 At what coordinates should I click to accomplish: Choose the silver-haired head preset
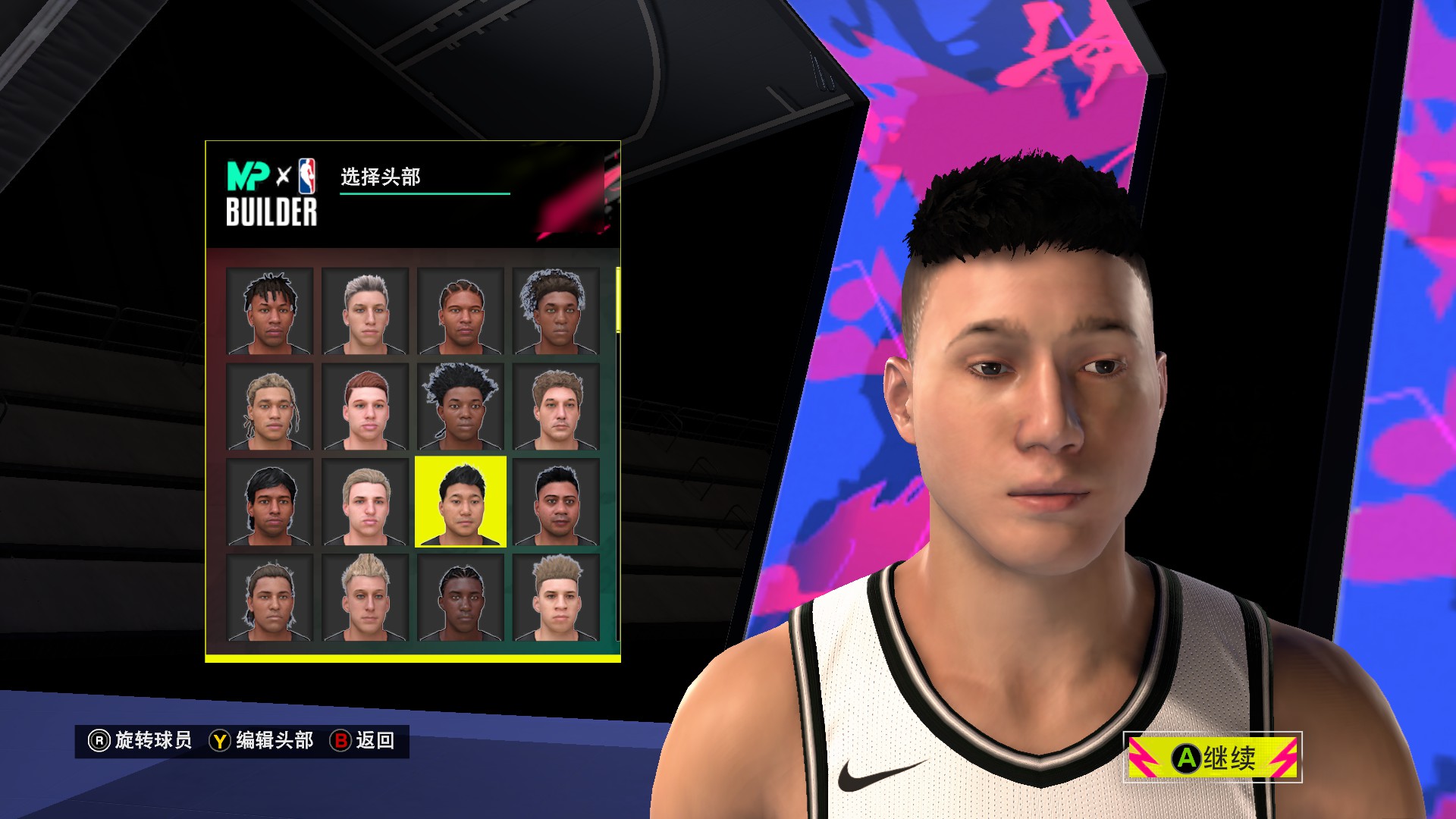tap(366, 311)
